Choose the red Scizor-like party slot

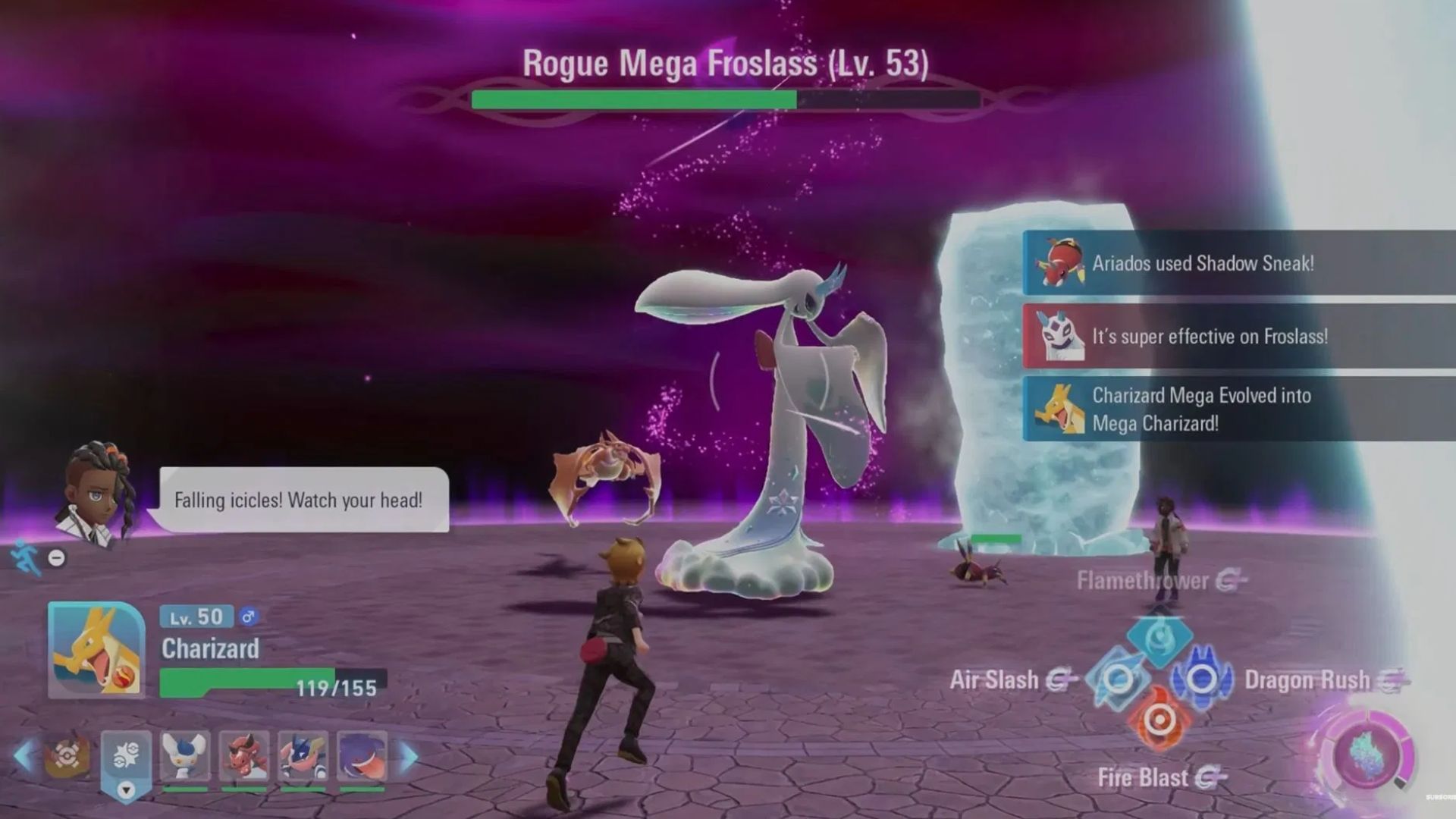pyautogui.click(x=244, y=756)
